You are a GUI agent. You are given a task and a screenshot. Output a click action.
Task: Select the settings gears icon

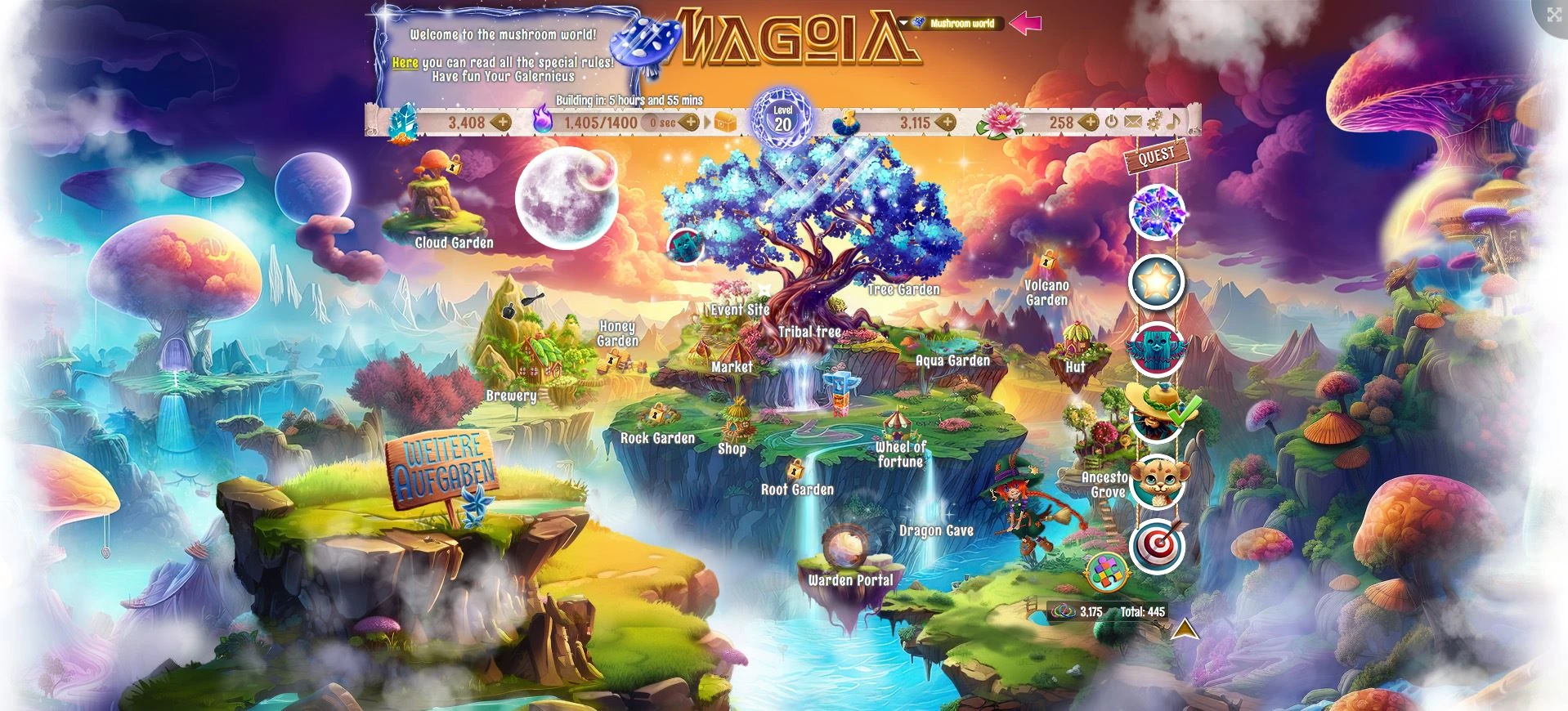(x=1154, y=122)
